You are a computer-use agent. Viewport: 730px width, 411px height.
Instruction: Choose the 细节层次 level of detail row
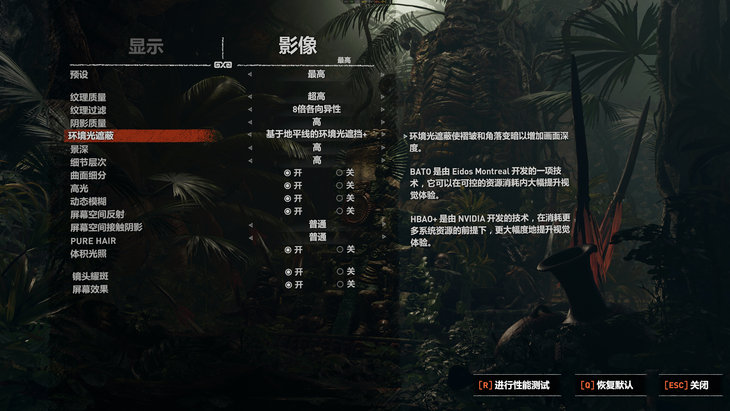[88, 161]
